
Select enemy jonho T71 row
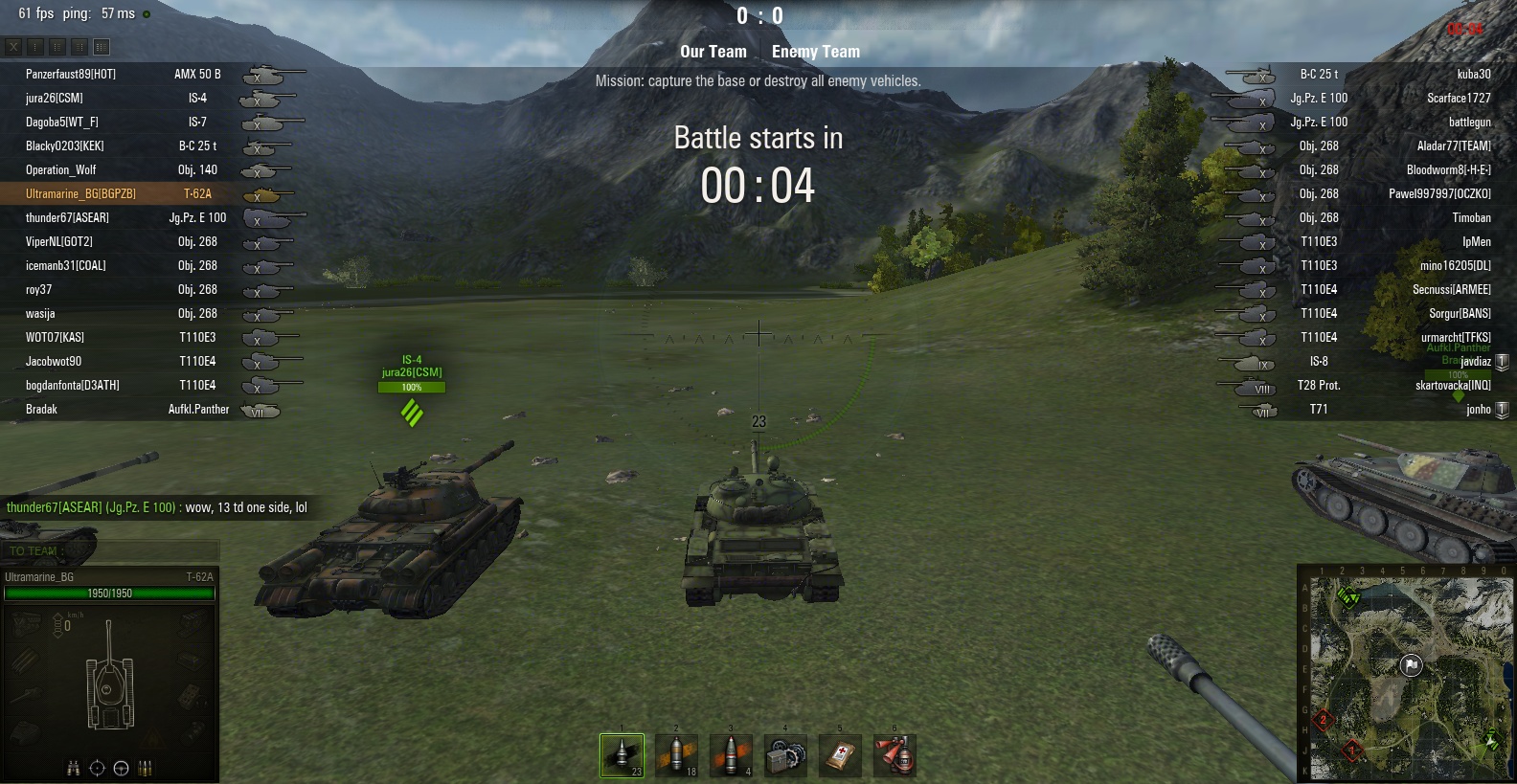[1478, 409]
